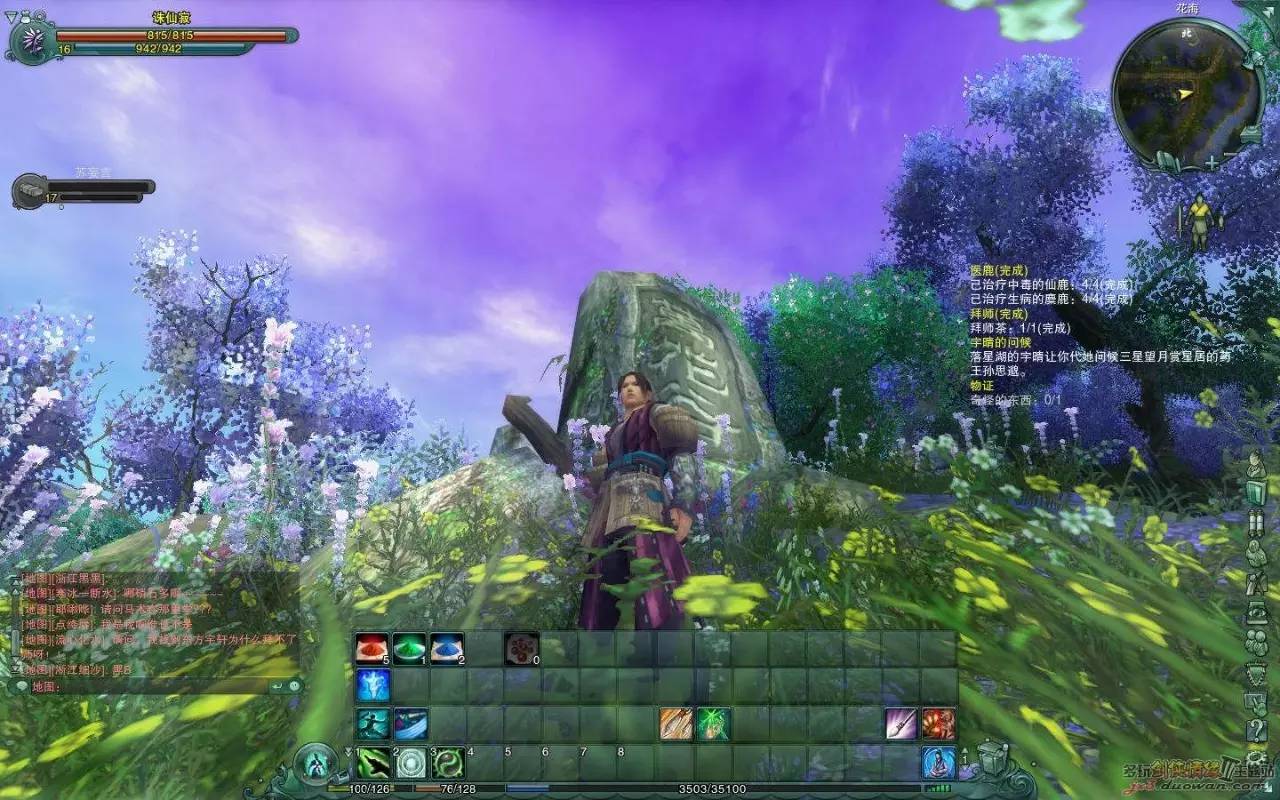Viewport: 1280px width, 800px height.
Task: Use the green powder consumable slot
Action: click(x=409, y=649)
